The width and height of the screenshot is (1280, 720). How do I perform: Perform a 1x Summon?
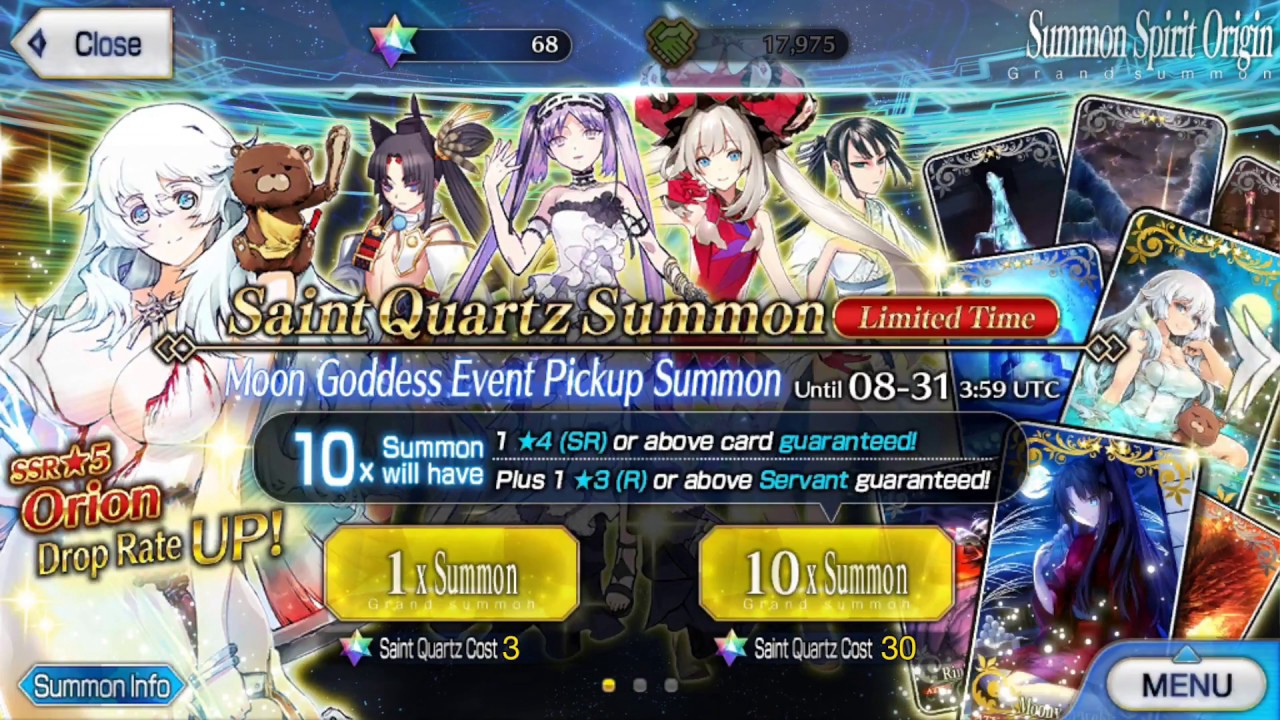point(452,574)
